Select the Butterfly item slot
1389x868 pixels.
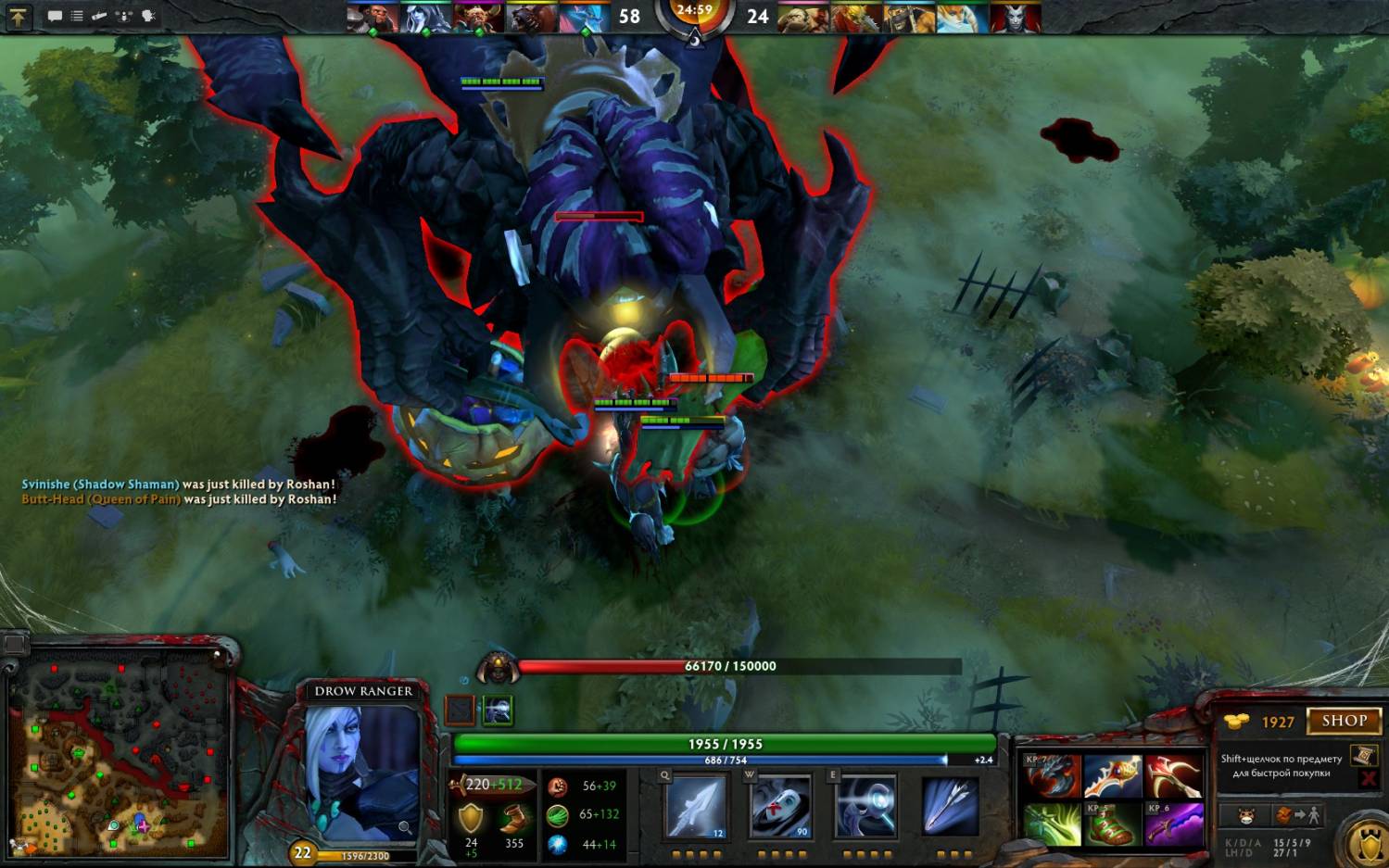(1112, 776)
